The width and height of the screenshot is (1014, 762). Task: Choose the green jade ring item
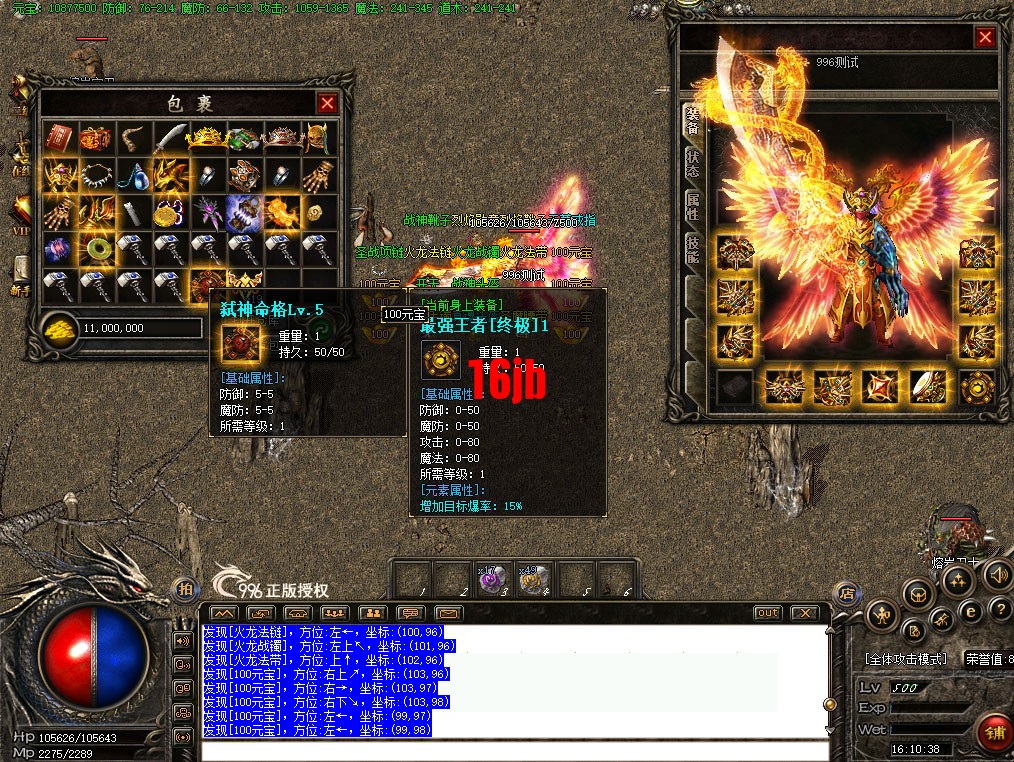(96, 247)
